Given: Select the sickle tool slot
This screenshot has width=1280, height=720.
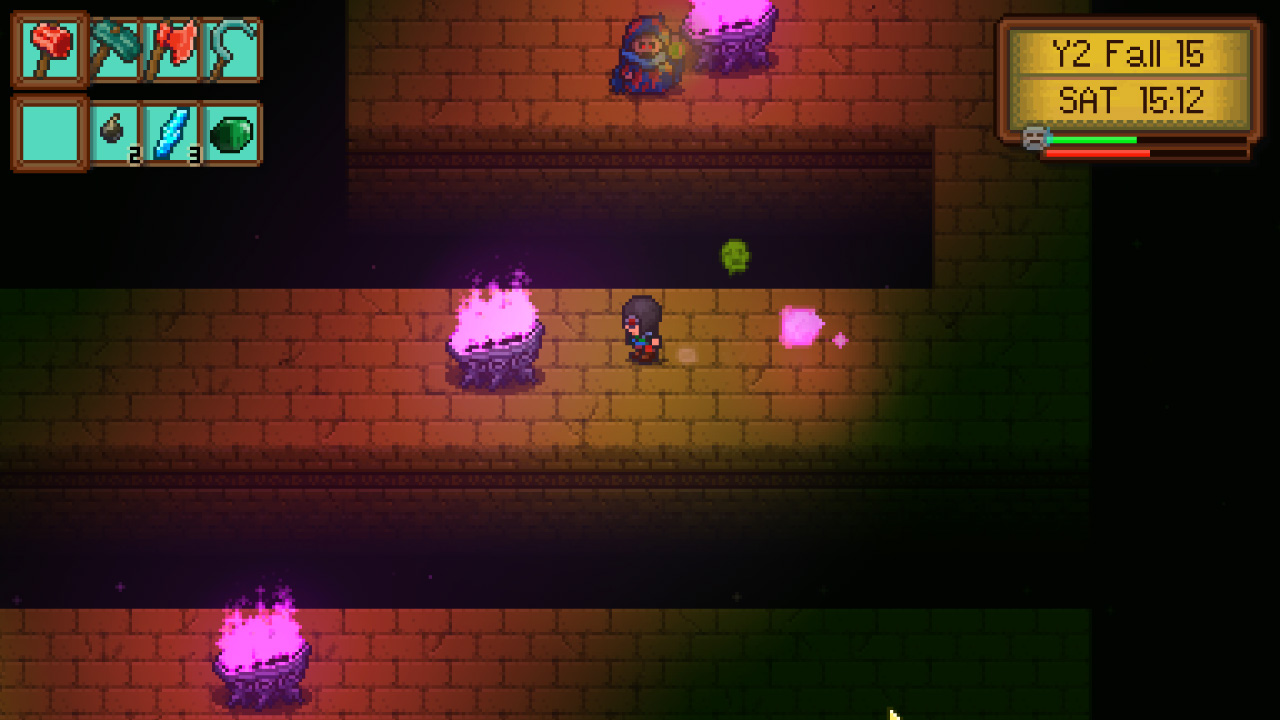Looking at the screenshot, I should click(x=231, y=47).
